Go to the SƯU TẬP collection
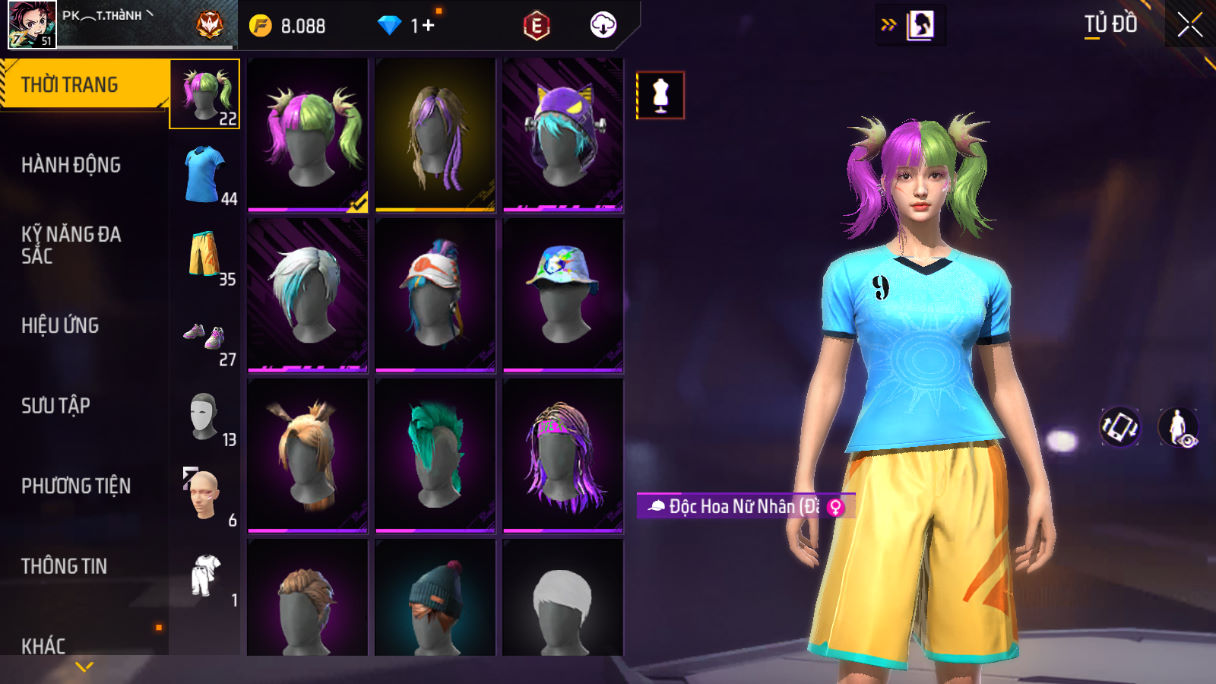This screenshot has width=1216, height=684. click(56, 405)
